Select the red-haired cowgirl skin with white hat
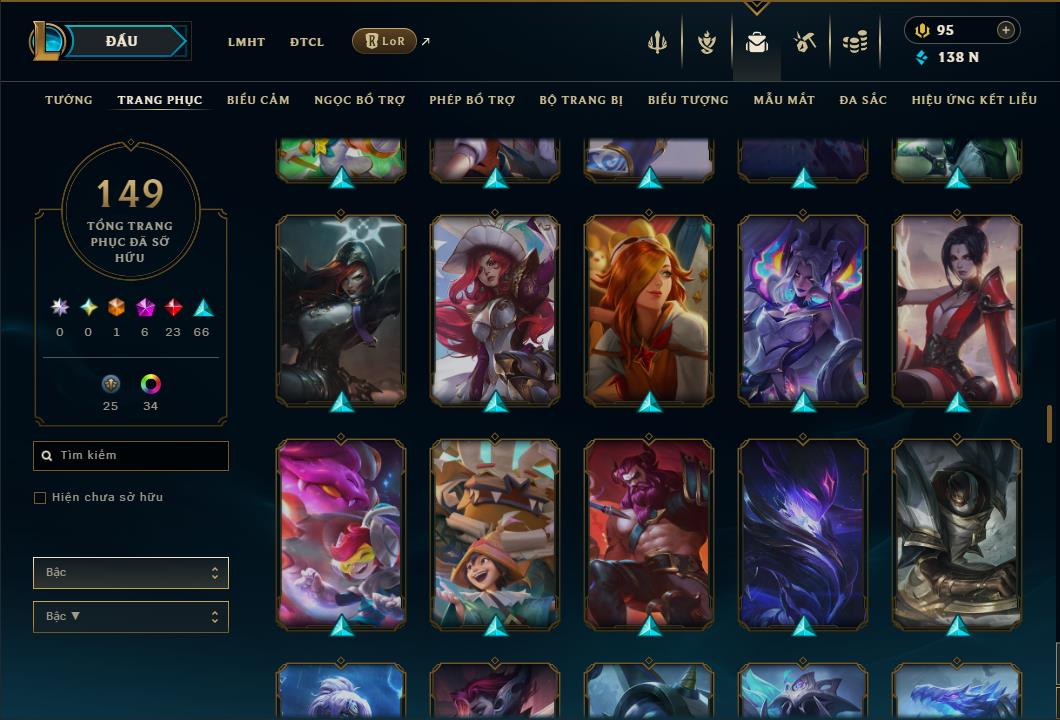 pos(495,310)
